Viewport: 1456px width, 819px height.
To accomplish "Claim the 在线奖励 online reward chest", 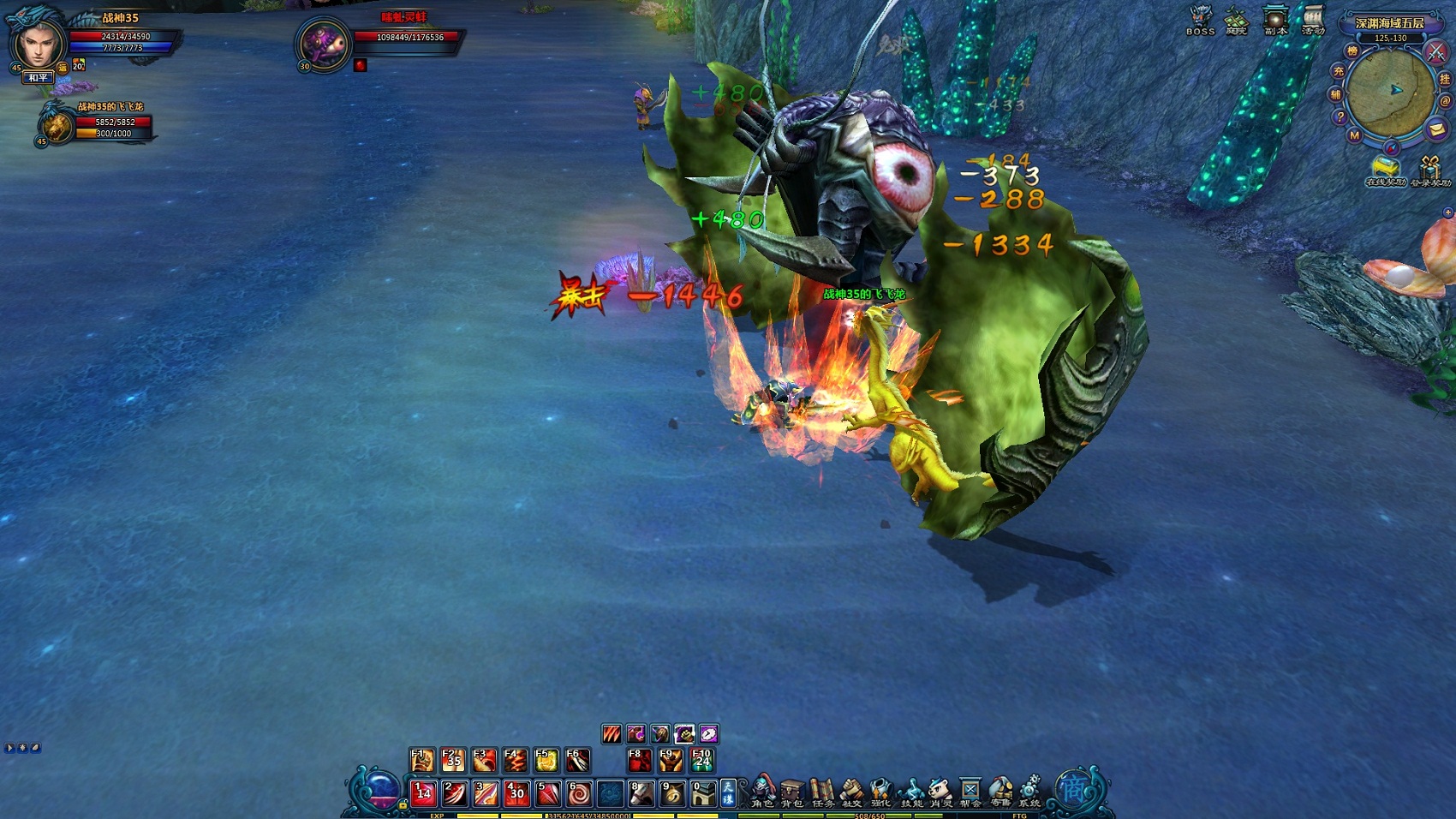I will (x=1385, y=169).
